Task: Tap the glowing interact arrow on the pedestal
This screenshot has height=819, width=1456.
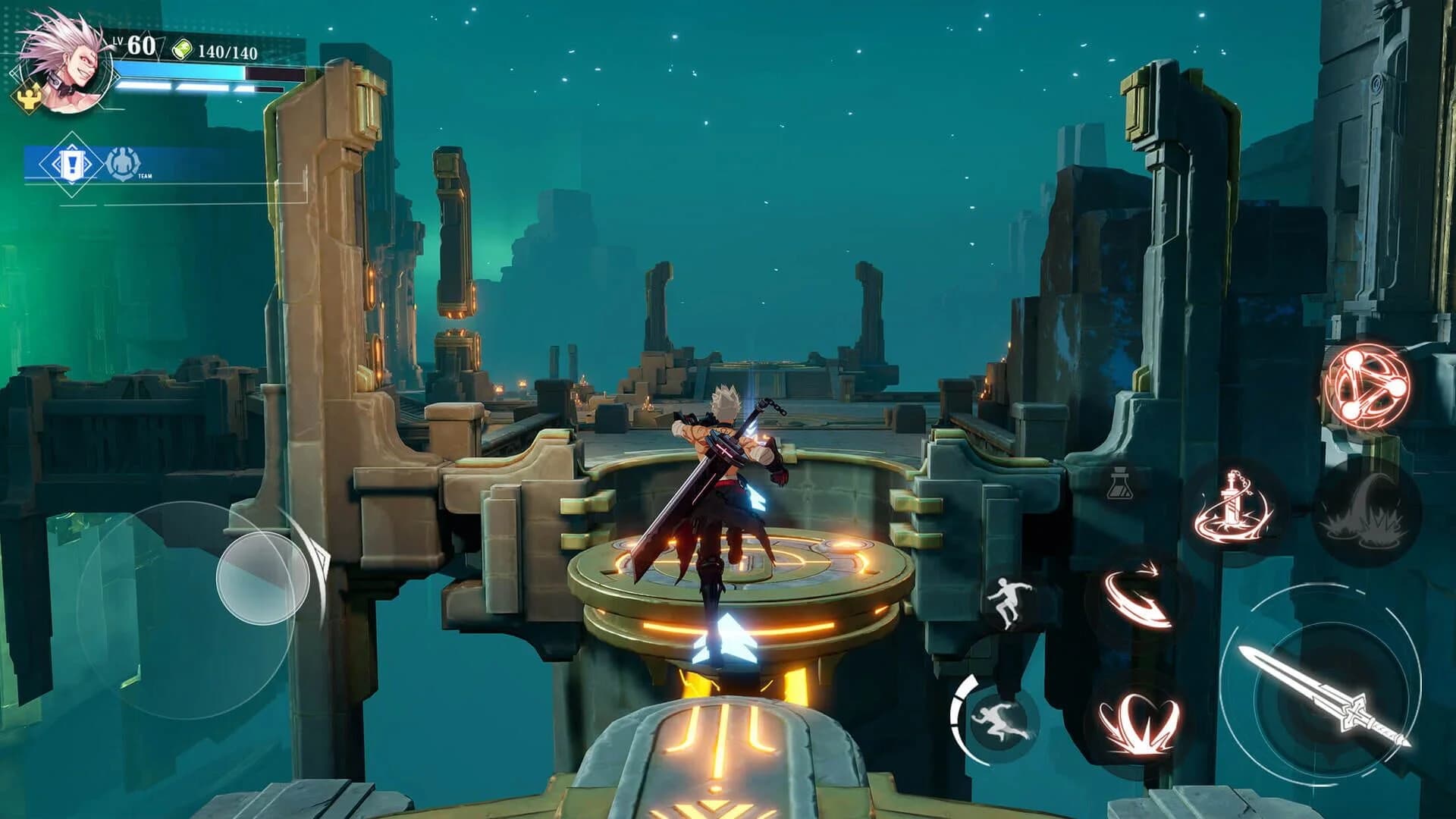Action: 723,637
